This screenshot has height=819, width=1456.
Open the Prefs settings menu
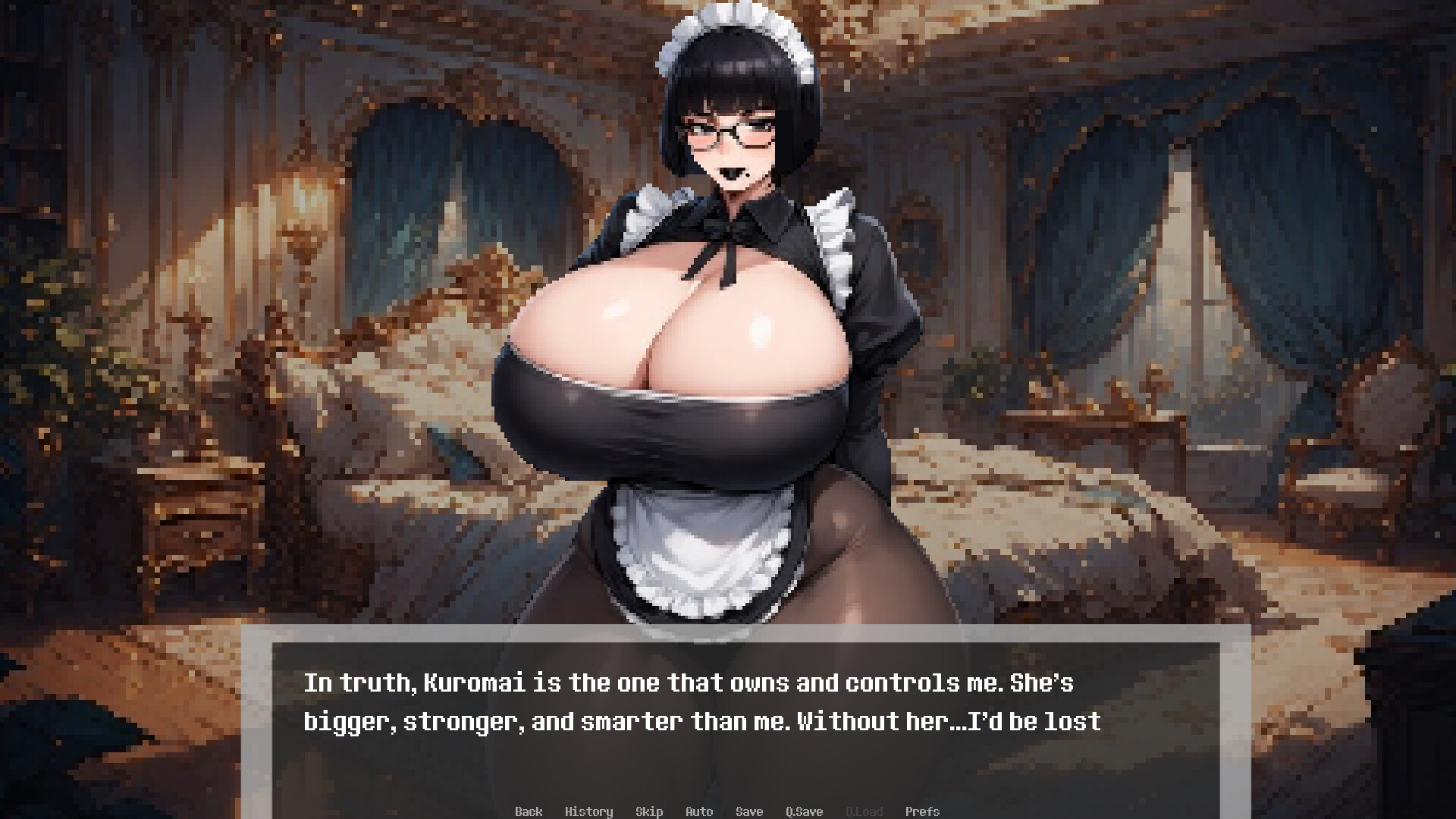(922, 811)
